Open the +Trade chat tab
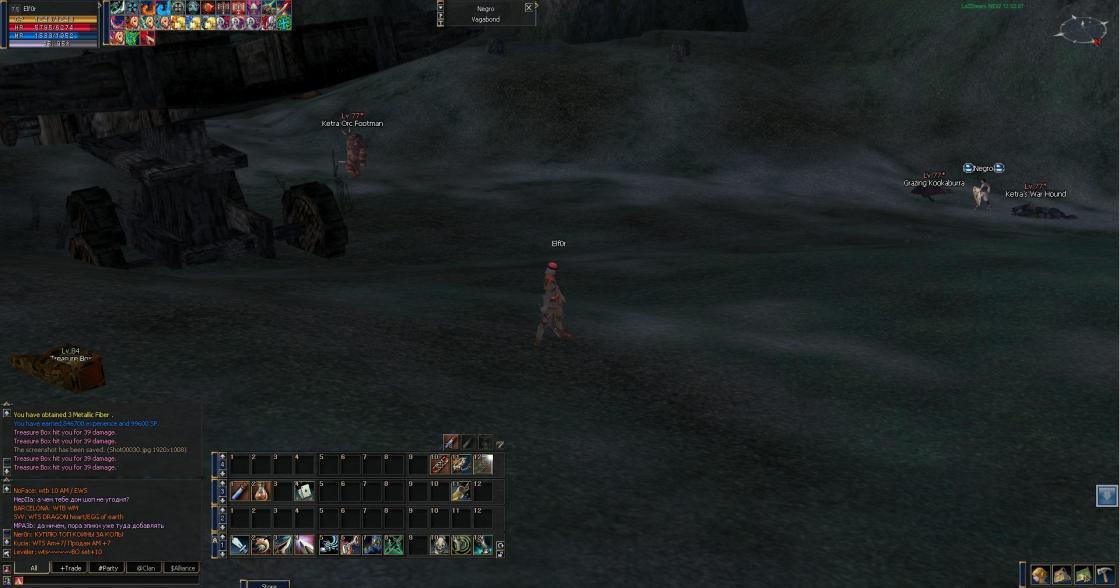This screenshot has height=588, width=1120. coord(70,568)
